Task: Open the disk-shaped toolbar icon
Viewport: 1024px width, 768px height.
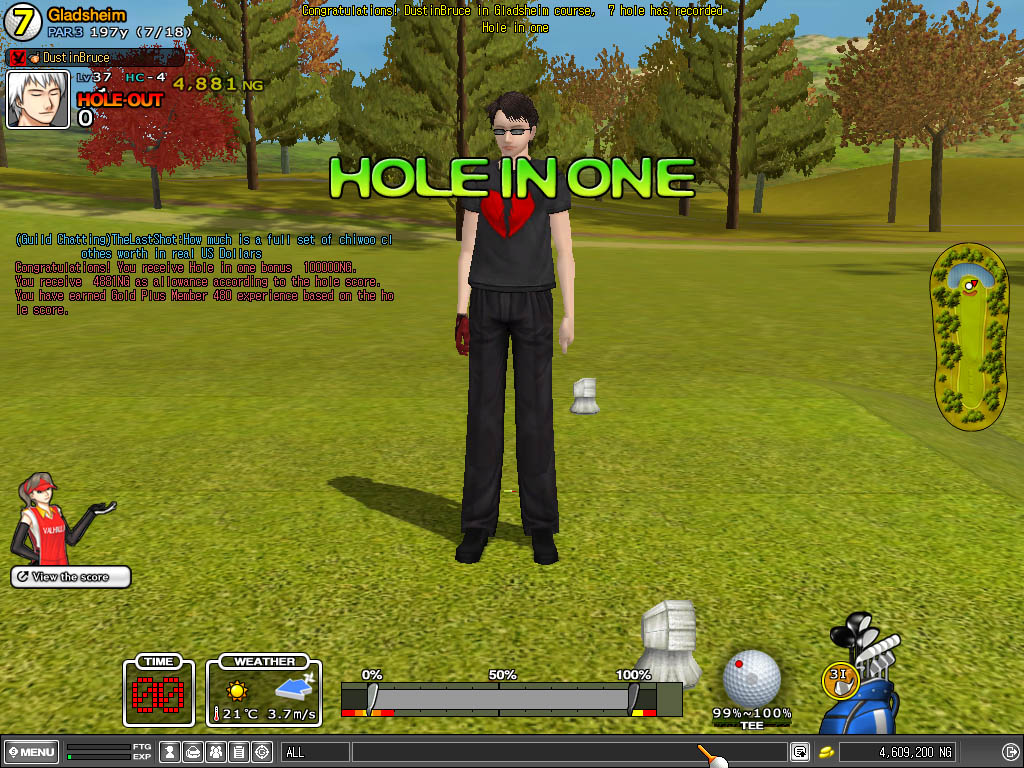Action: click(x=193, y=752)
